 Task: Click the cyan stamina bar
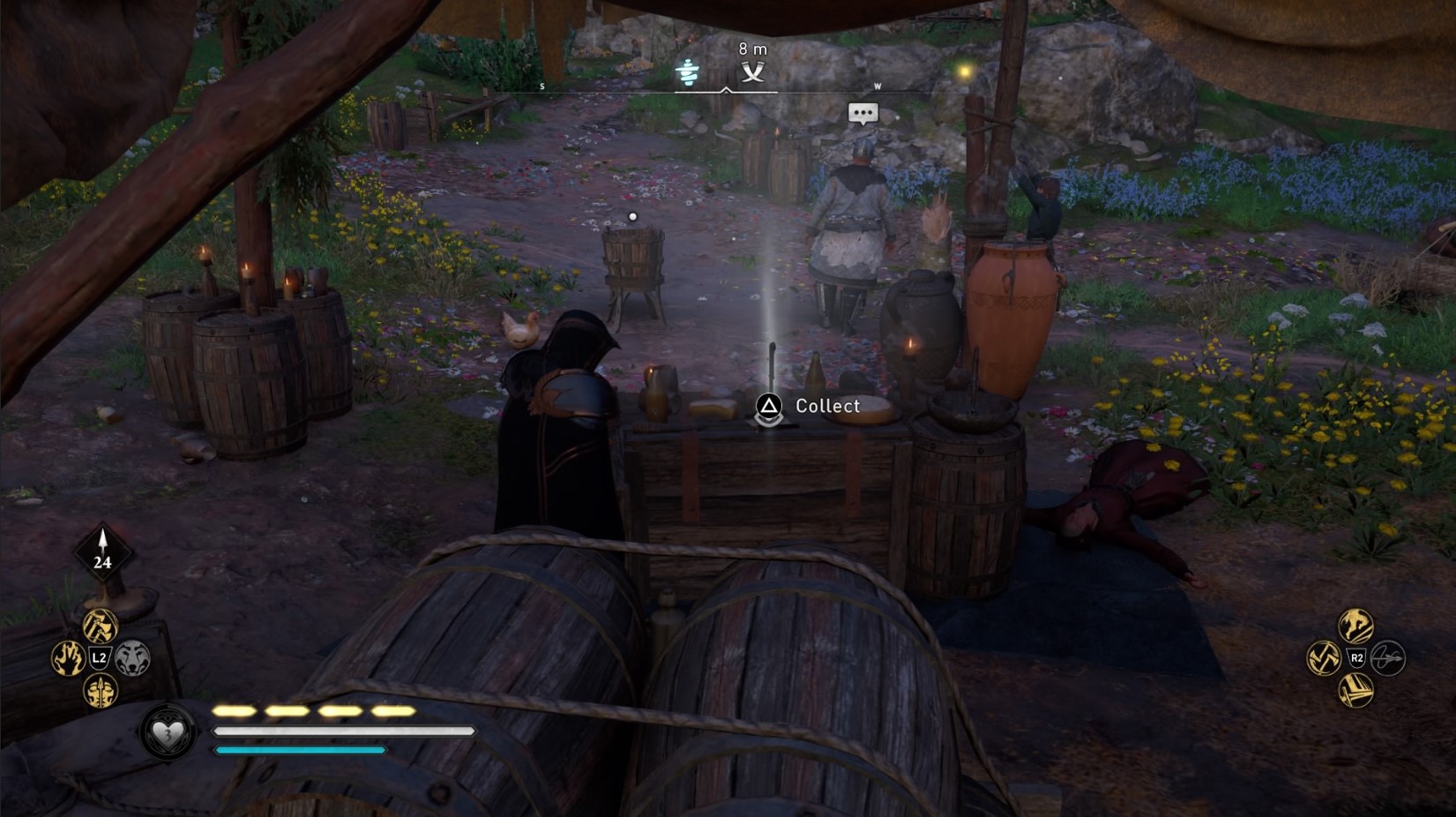pyautogui.click(x=297, y=750)
